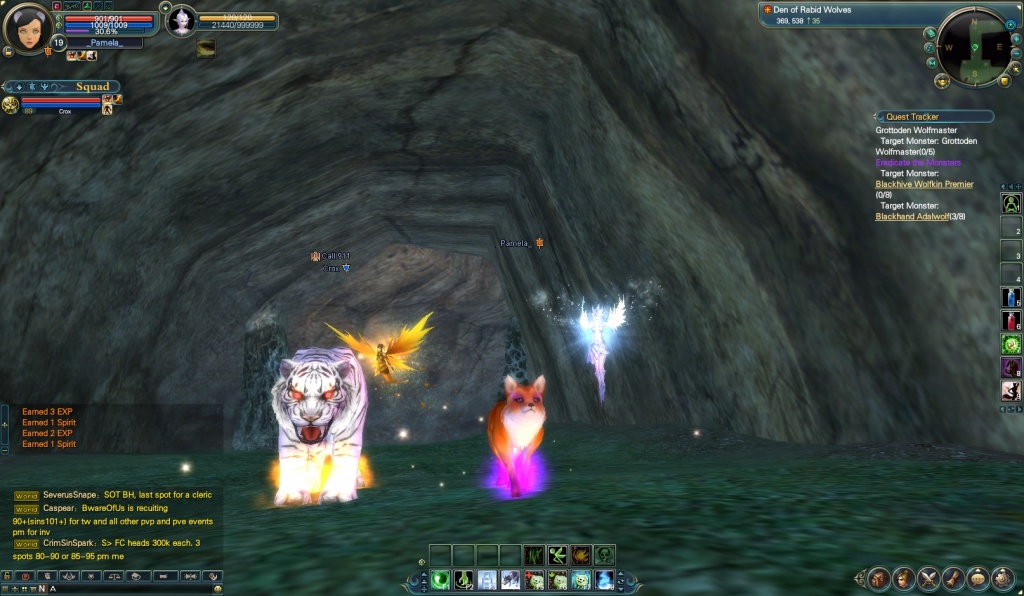This screenshot has height=596, width=1024.
Task: Open the Blackhive Wolfkin Premier quest link
Action: (x=924, y=185)
